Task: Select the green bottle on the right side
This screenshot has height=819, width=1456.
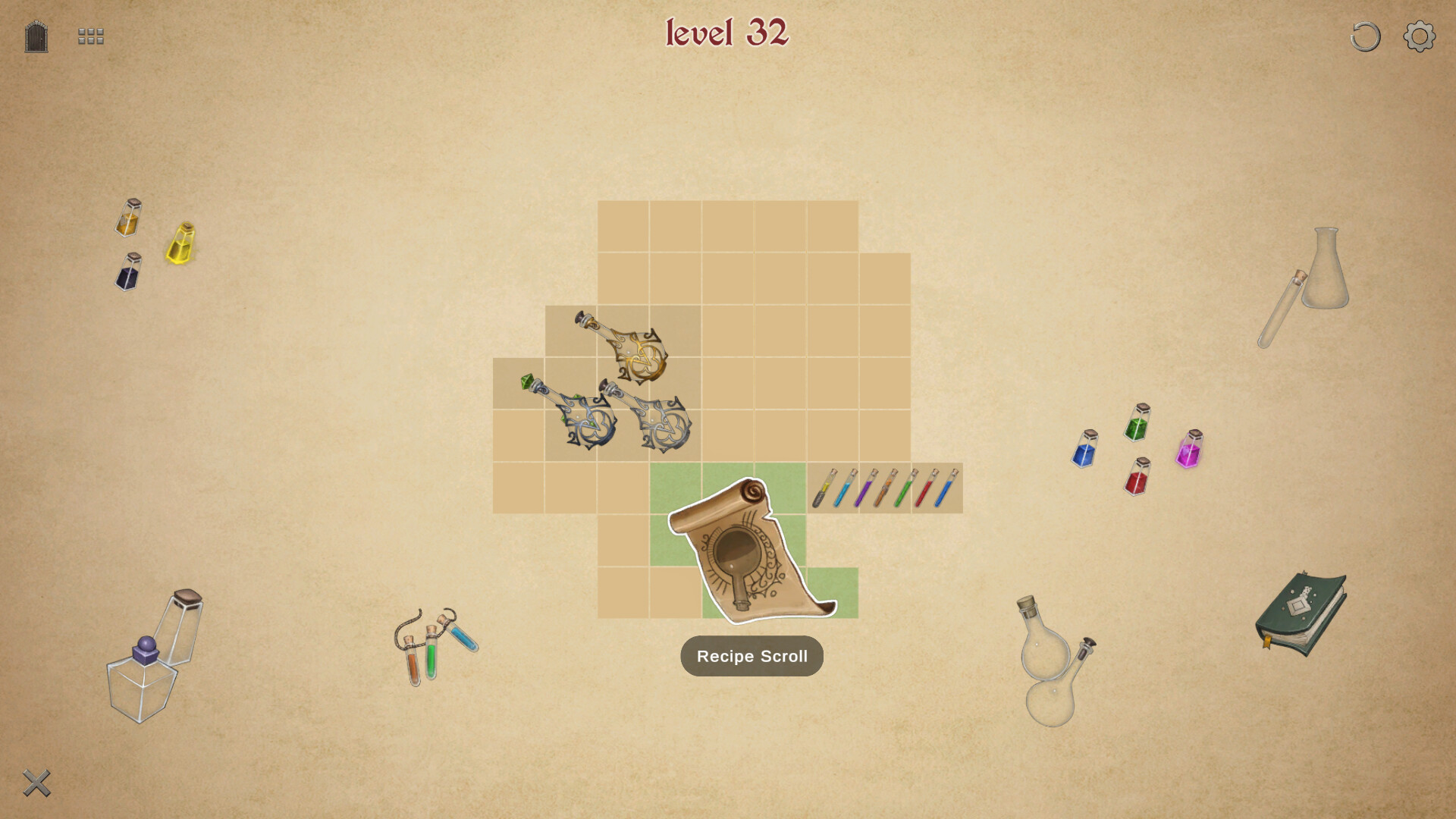Action: [1135, 425]
